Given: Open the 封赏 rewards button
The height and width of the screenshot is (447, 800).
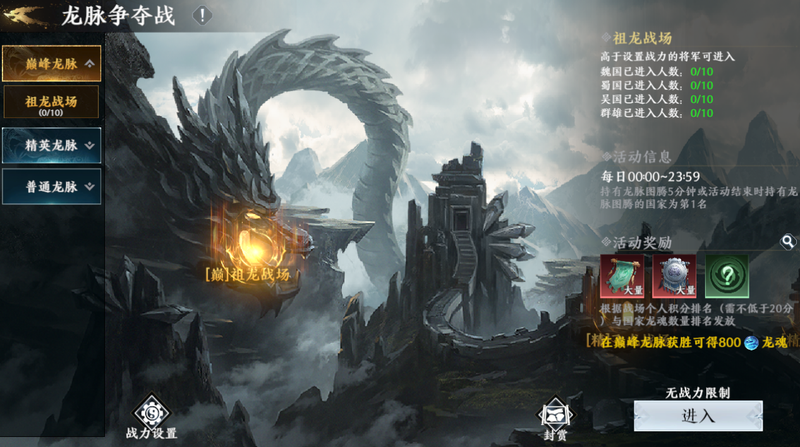Looking at the screenshot, I should coord(556,418).
